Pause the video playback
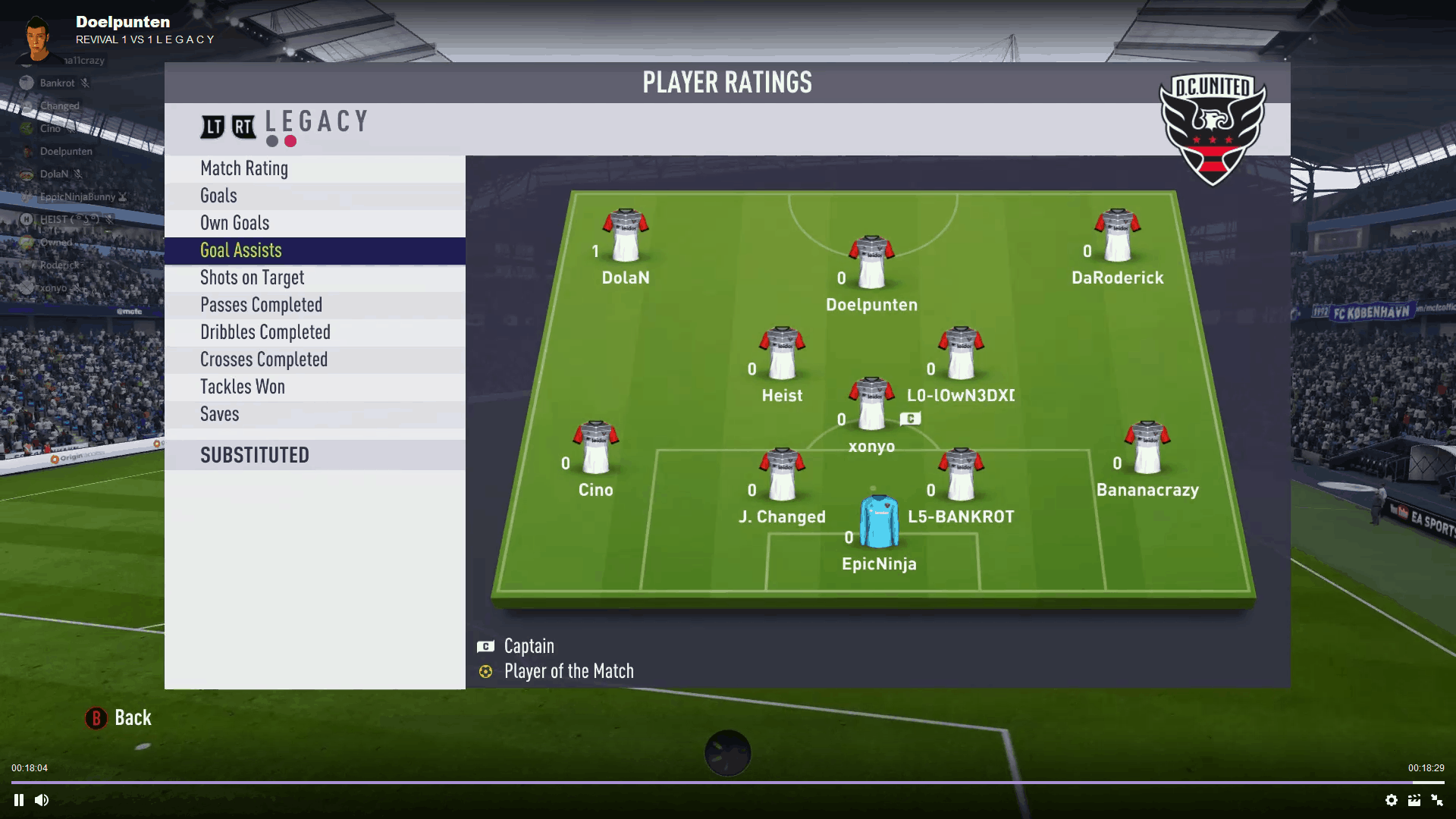 click(19, 800)
